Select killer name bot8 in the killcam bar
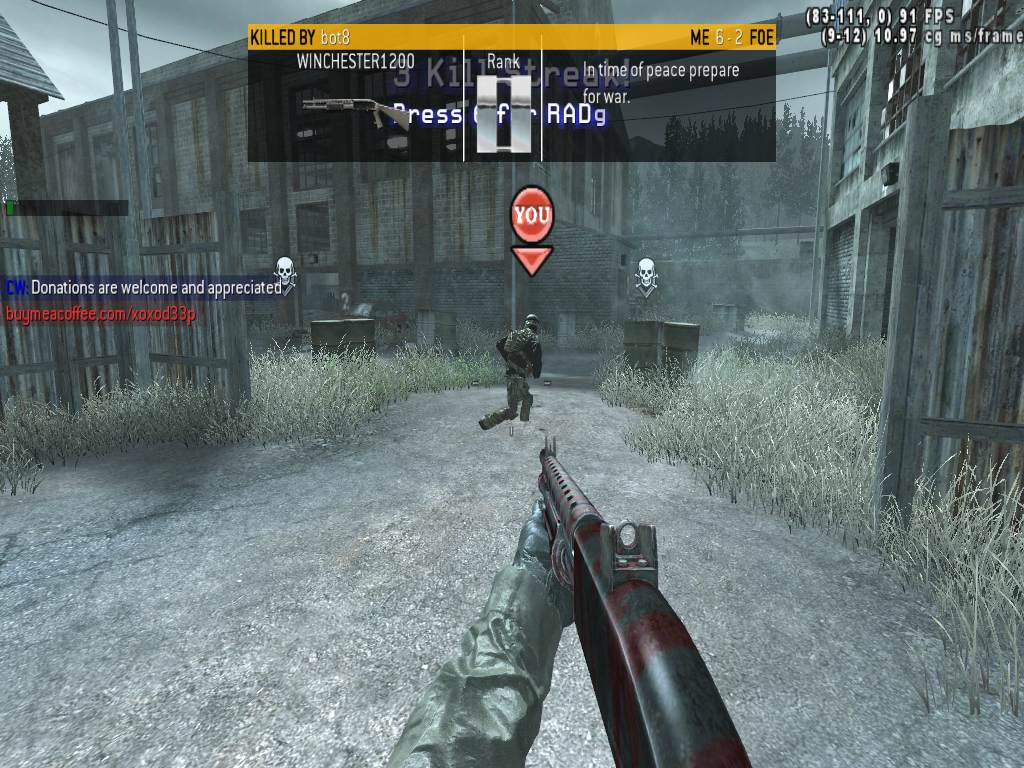 click(x=335, y=38)
